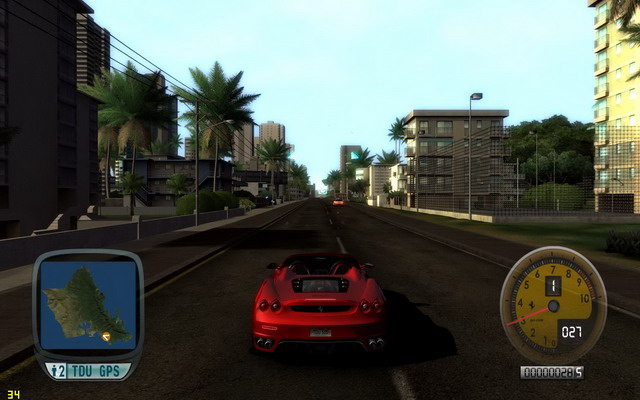Select the orange player marker on the map

[x=107, y=337]
